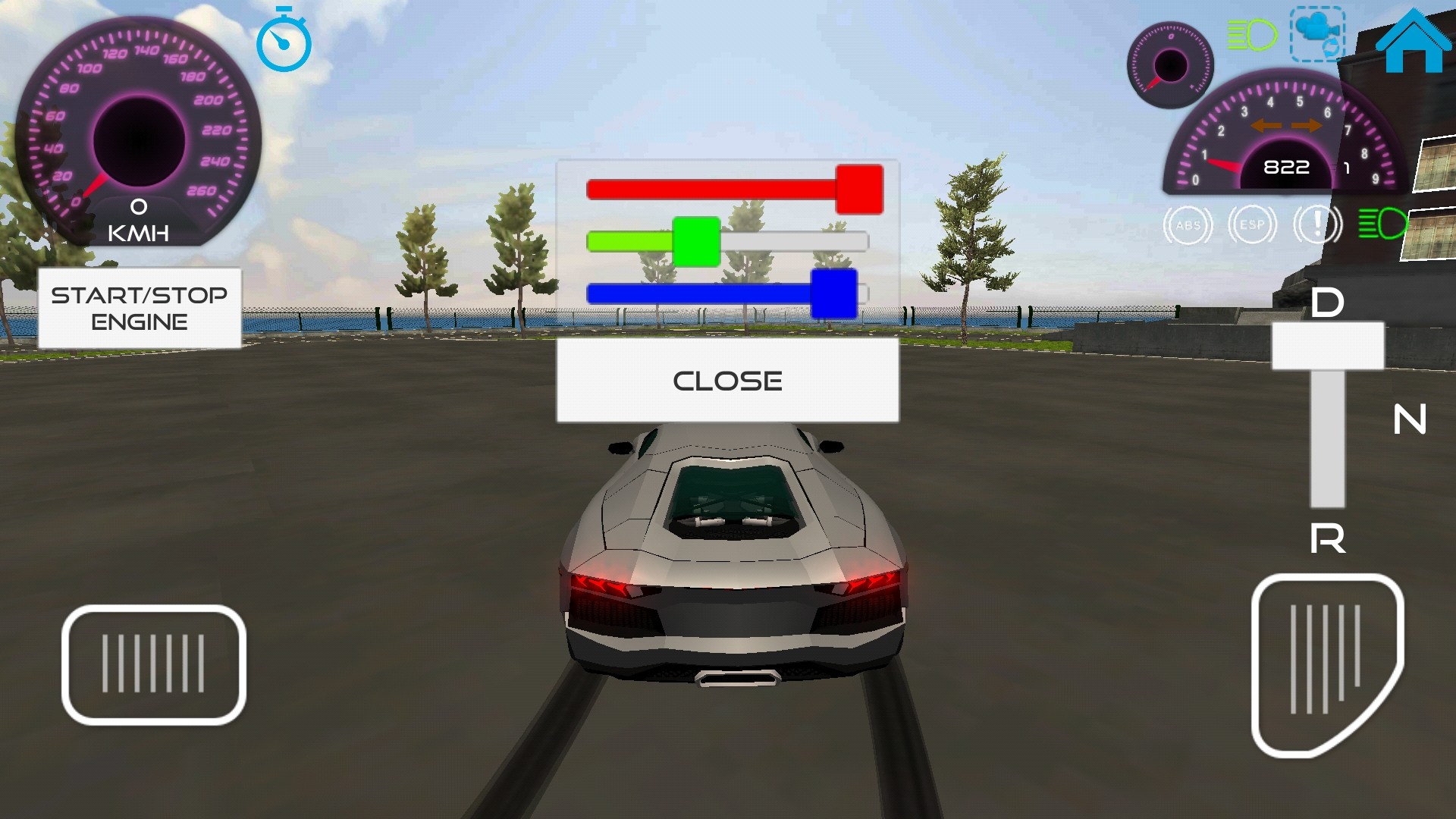Toggle the ABS indicator
Image resolution: width=1456 pixels, height=819 pixels.
point(1188,225)
